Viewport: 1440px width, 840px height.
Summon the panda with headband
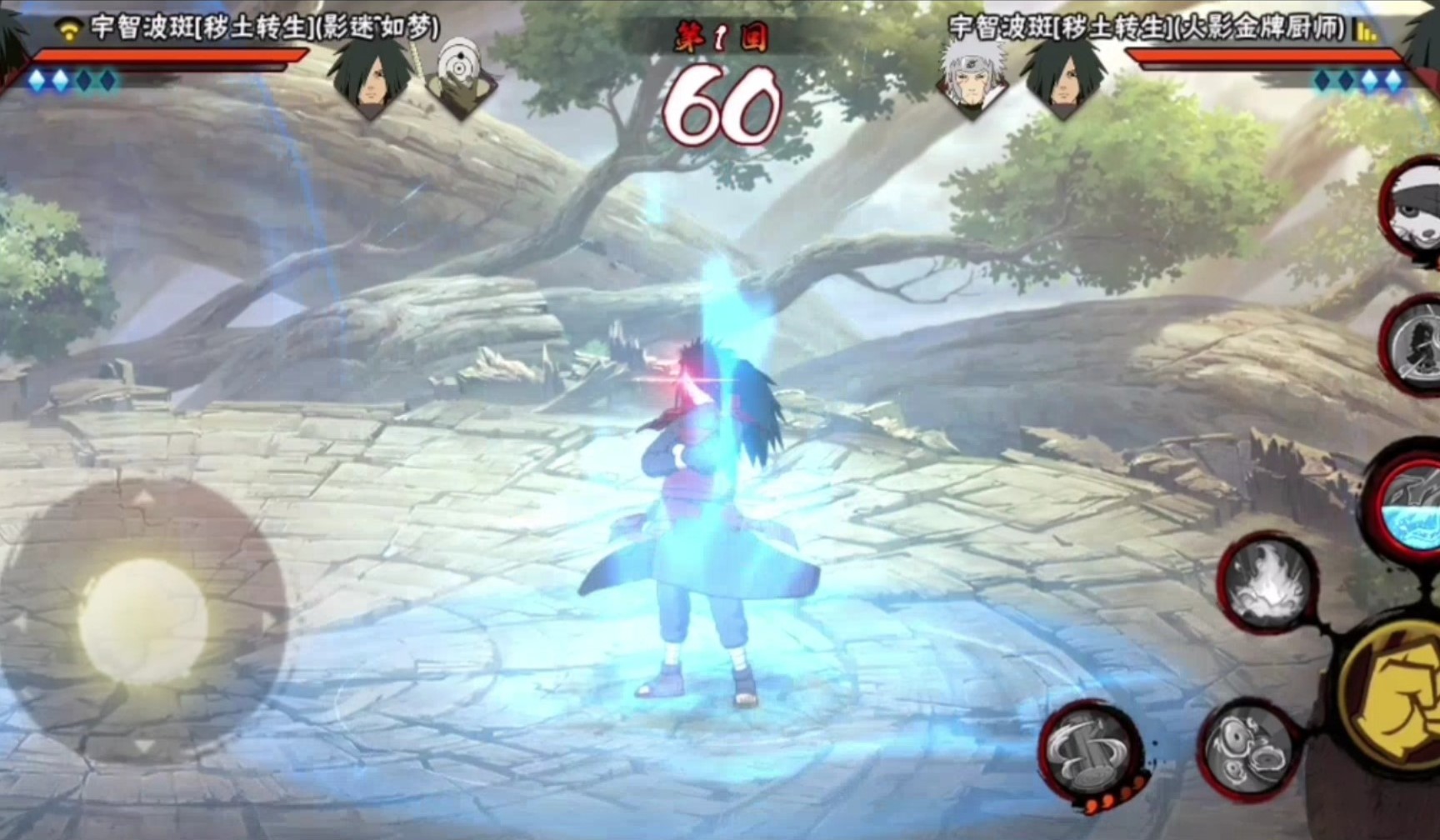click(x=1413, y=212)
